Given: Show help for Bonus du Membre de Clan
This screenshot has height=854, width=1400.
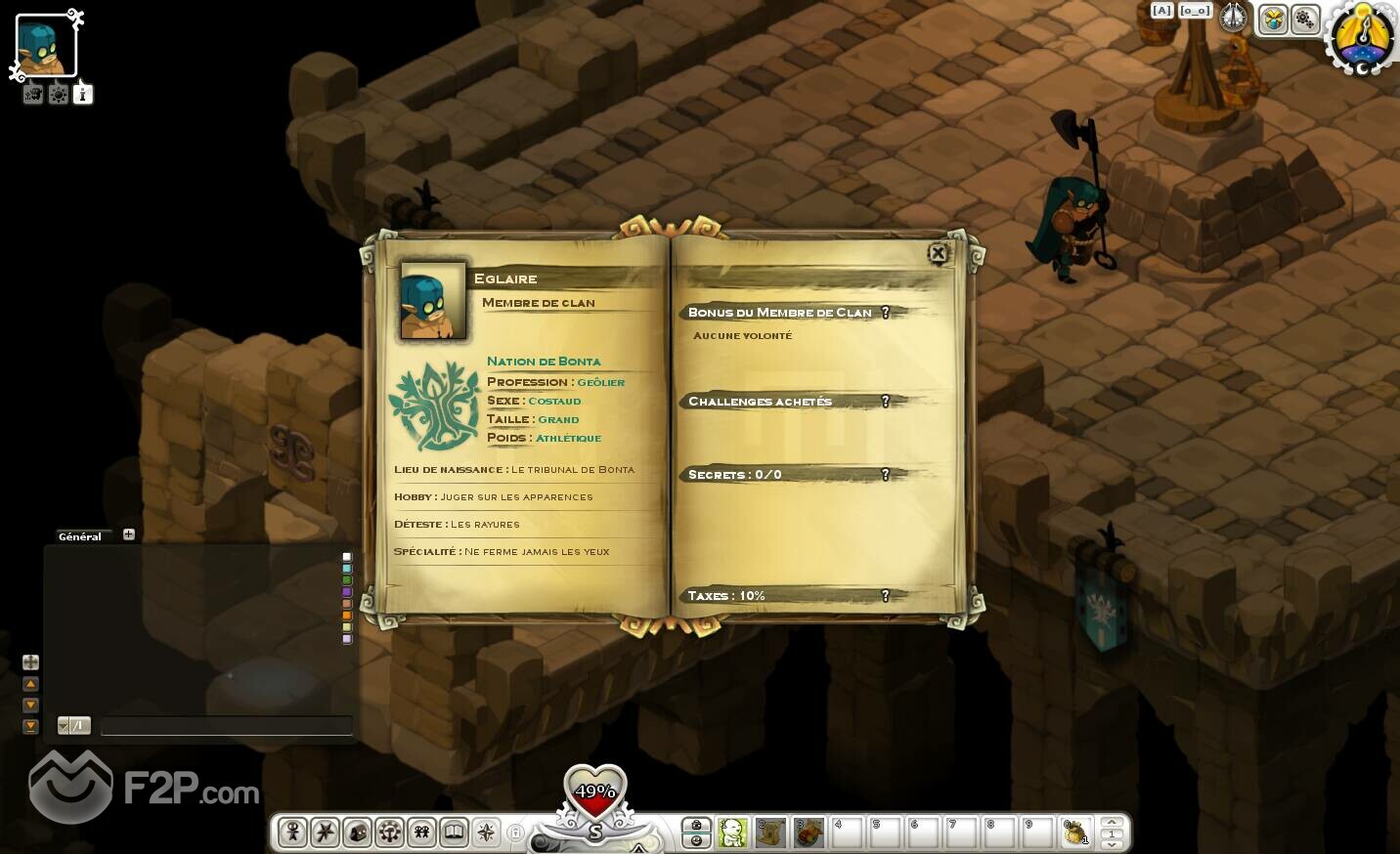Looking at the screenshot, I should tap(886, 313).
